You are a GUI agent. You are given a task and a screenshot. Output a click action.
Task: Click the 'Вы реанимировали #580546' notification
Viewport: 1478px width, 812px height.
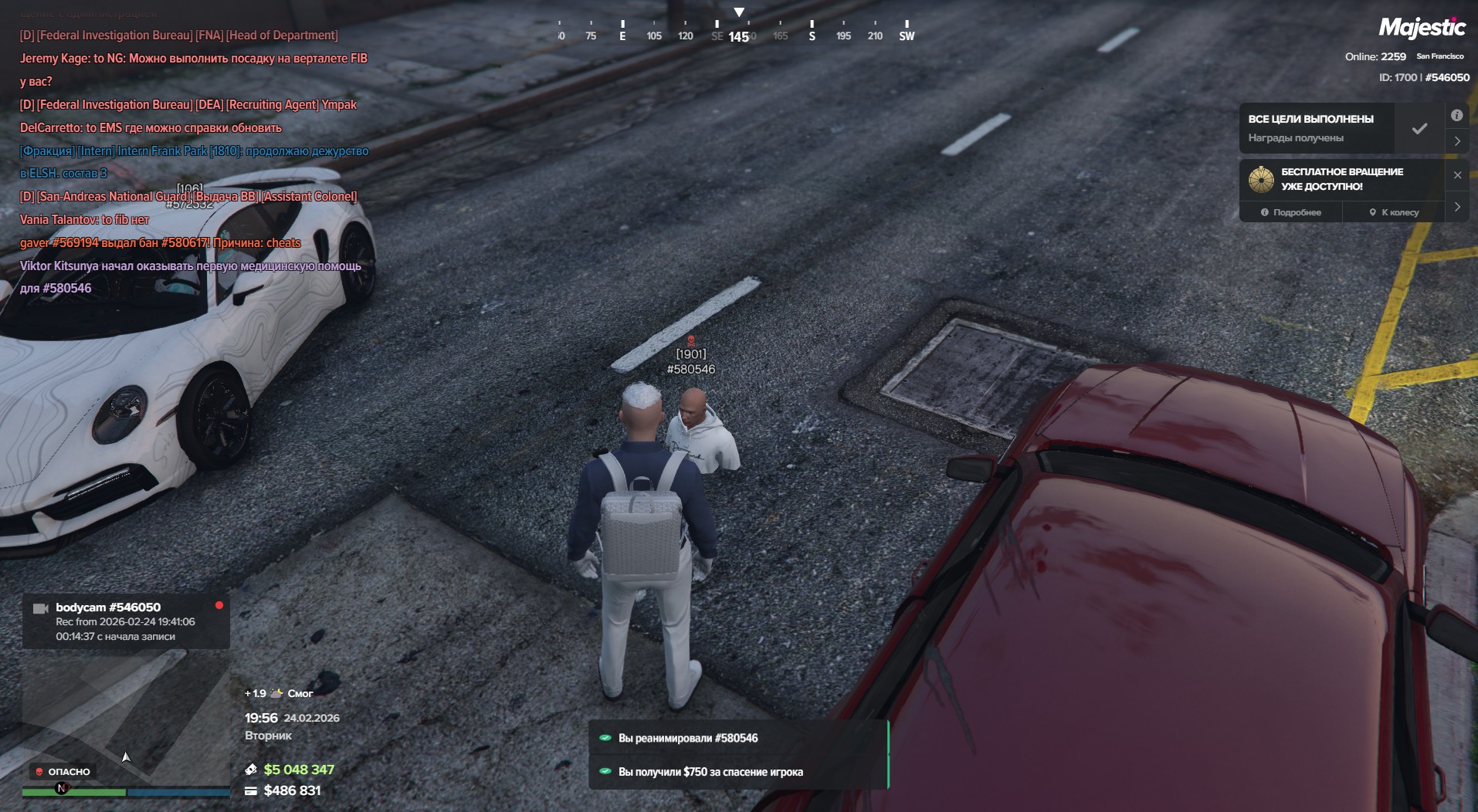coord(737,738)
